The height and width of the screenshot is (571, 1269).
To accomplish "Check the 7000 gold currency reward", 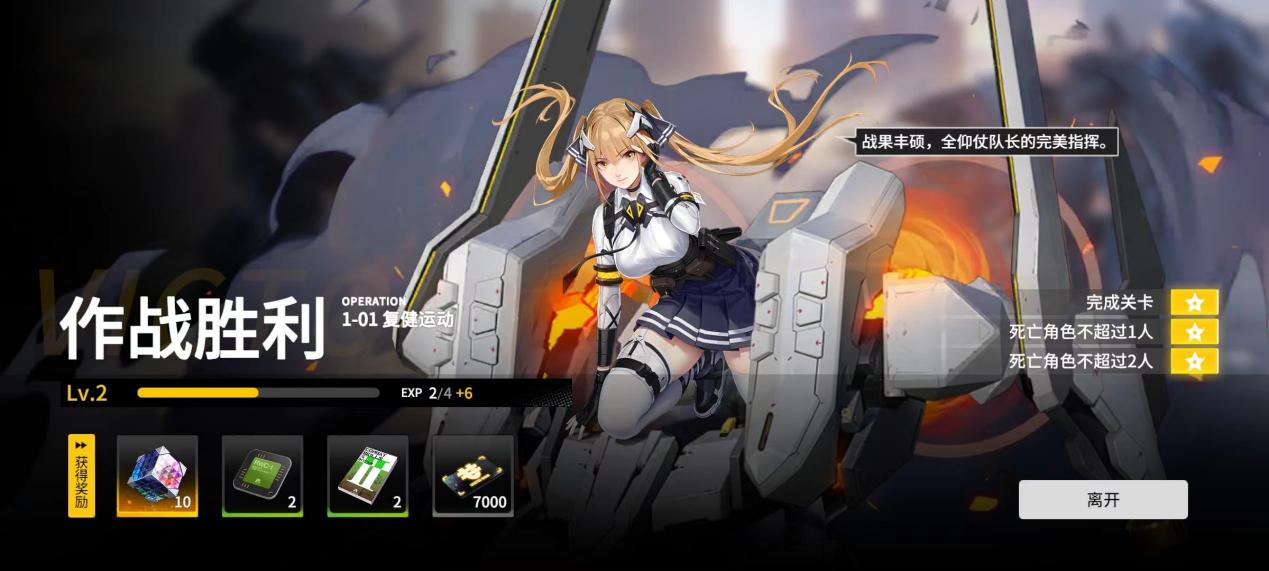I will pyautogui.click(x=472, y=476).
